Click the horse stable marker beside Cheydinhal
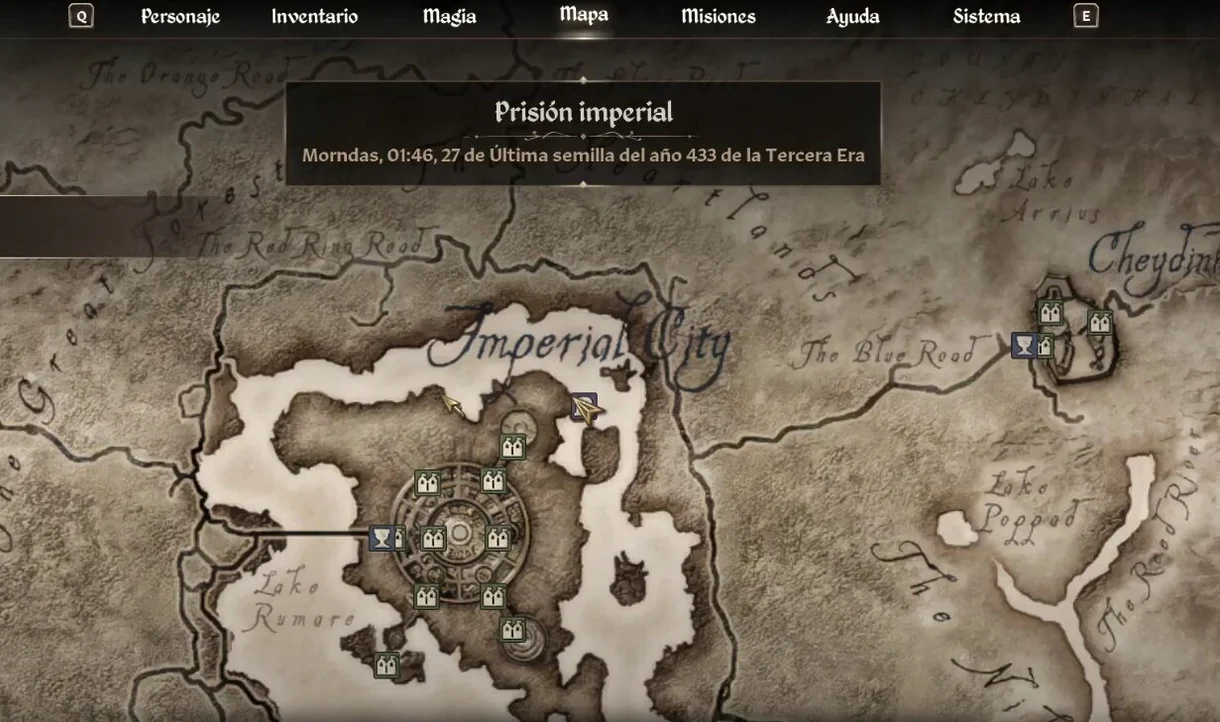1220x722 pixels. pyautogui.click(x=1024, y=346)
